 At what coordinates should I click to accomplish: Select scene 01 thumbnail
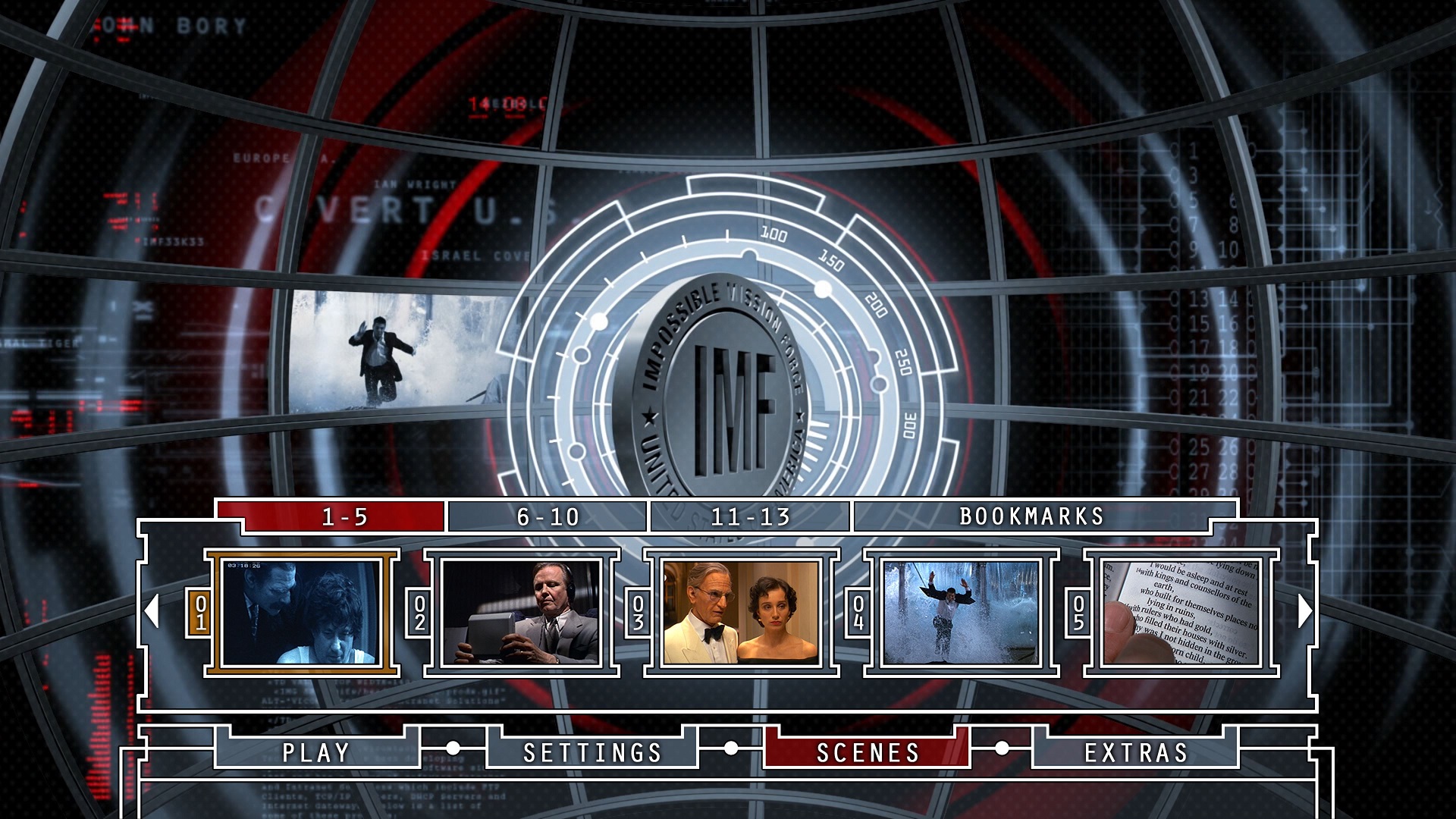[x=302, y=612]
